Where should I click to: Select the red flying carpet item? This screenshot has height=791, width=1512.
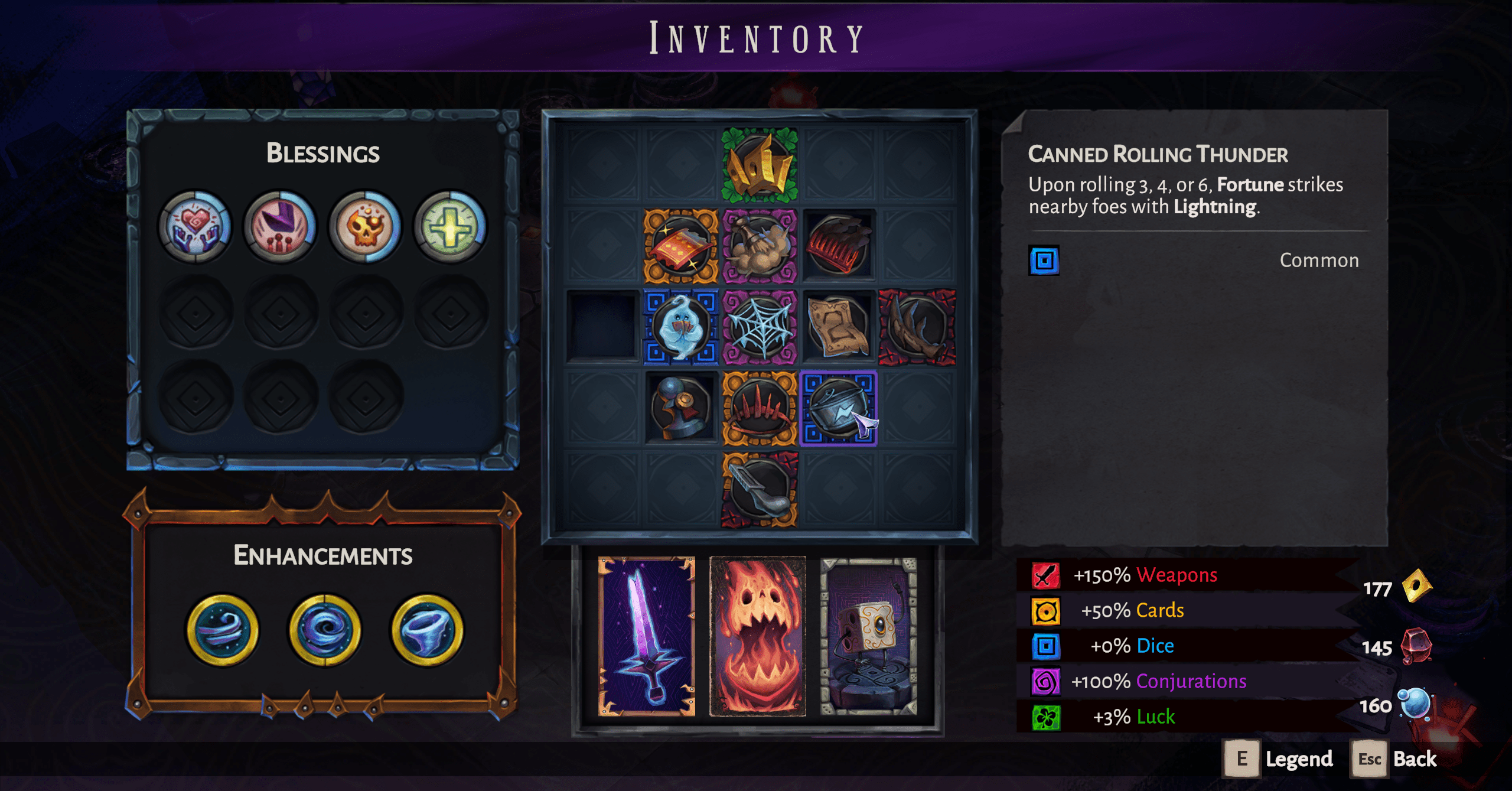pyautogui.click(x=680, y=246)
